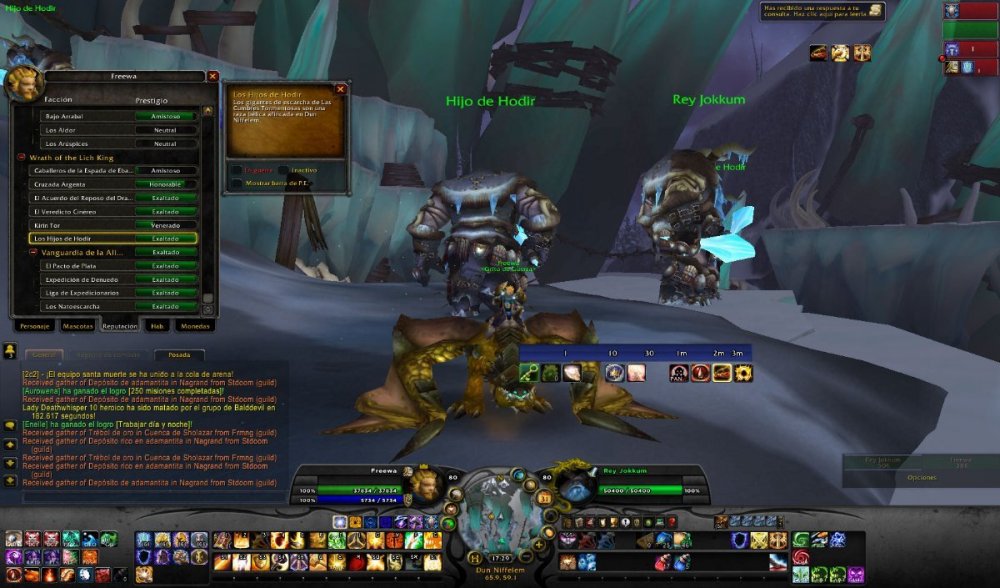This screenshot has width=1000, height=588.
Task: Collapse the Wrath of the Lich King header
Action: click(x=21, y=157)
